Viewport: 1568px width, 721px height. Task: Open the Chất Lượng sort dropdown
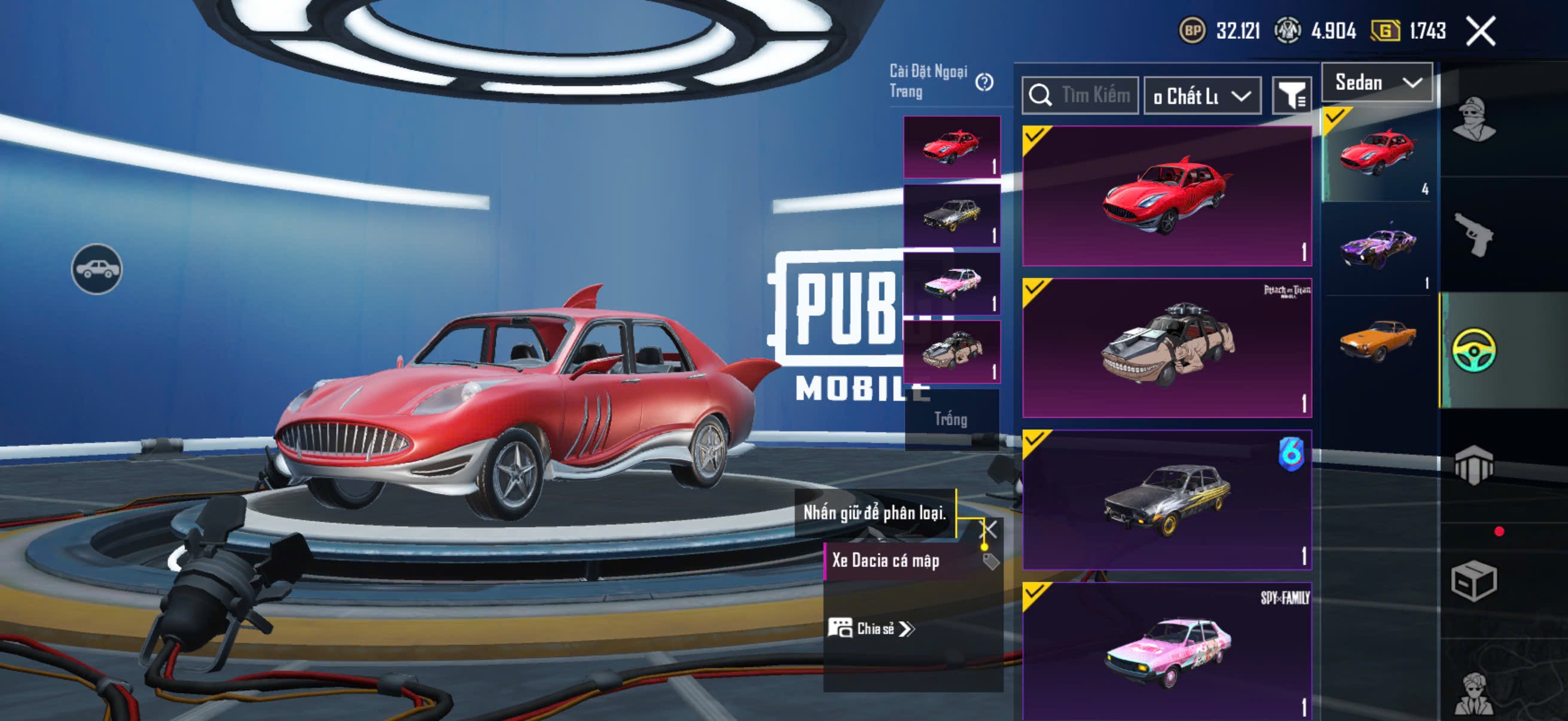pyautogui.click(x=1201, y=96)
